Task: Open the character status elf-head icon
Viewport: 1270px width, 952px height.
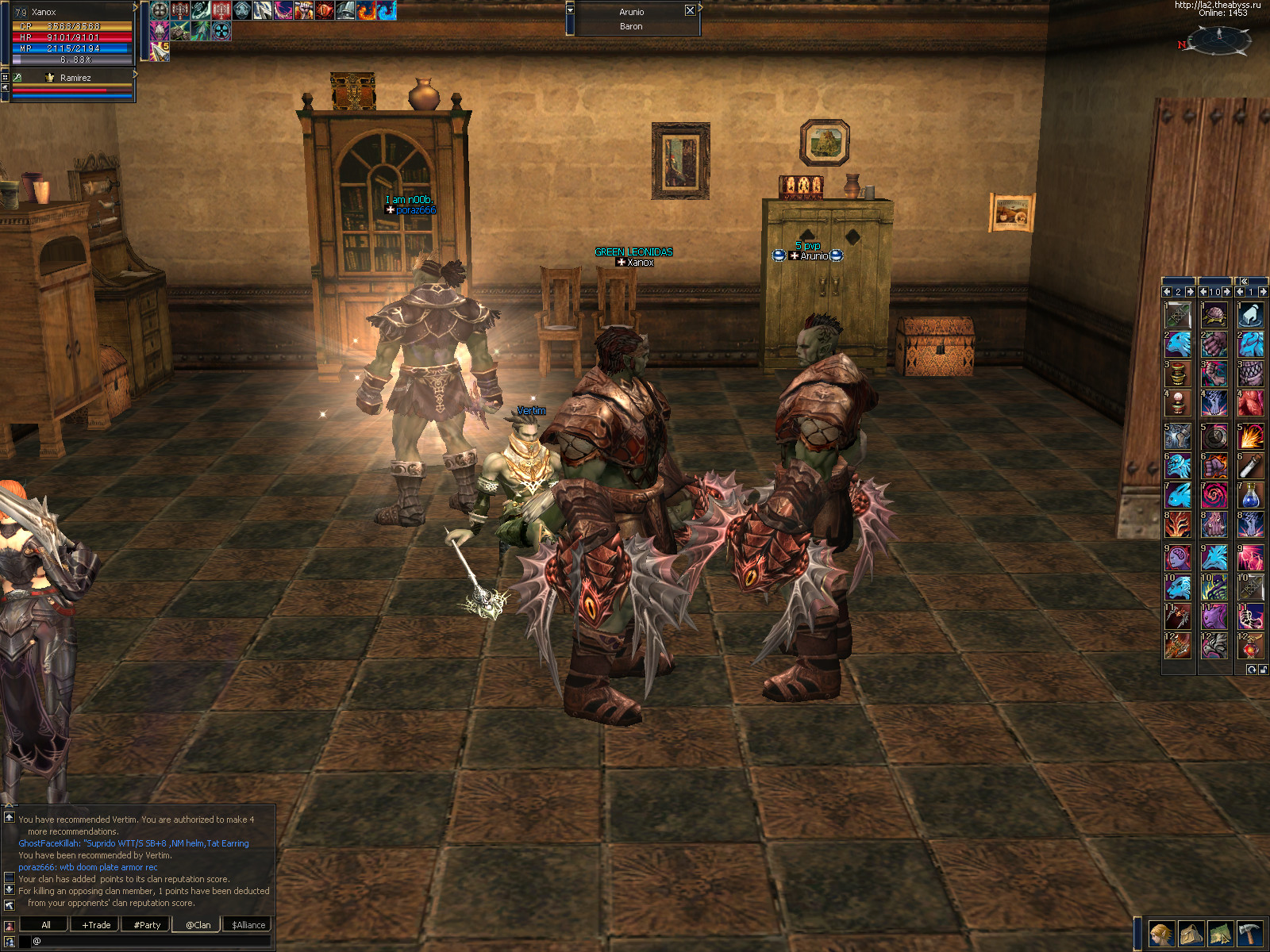Action: [x=1161, y=934]
